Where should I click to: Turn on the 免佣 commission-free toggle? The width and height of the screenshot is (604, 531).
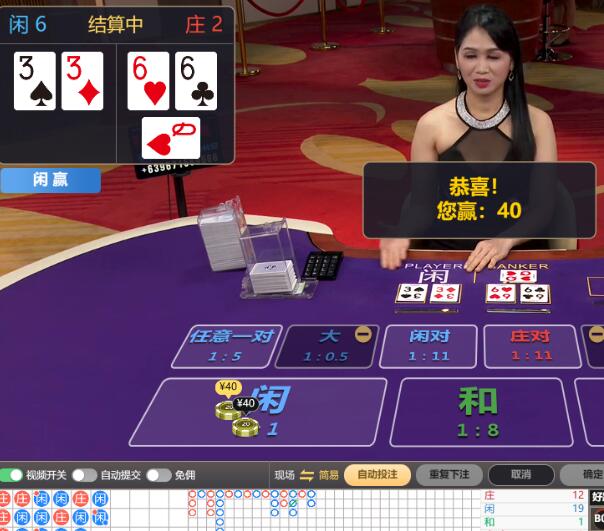[158, 475]
